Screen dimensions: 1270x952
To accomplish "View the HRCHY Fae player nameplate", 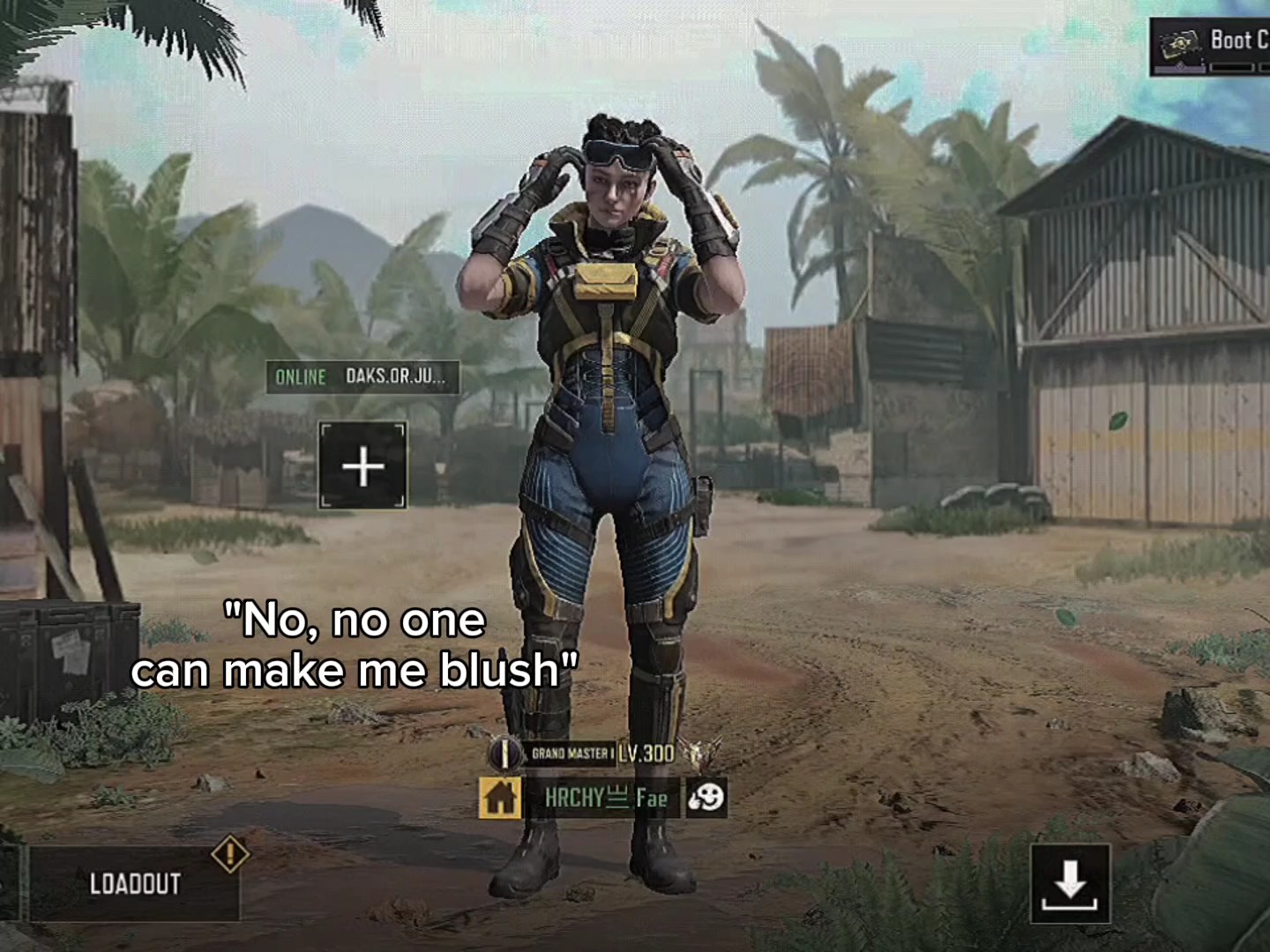I will pos(605,799).
